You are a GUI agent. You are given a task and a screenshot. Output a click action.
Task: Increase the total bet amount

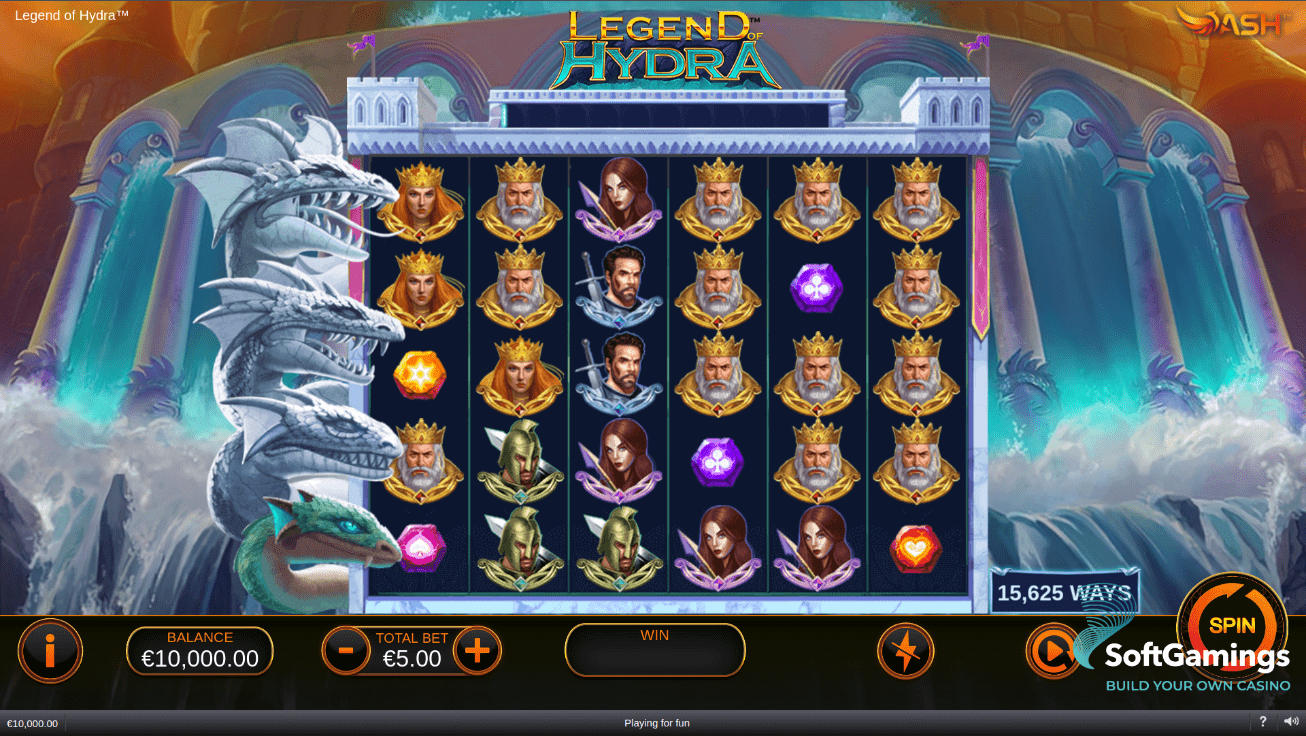[x=479, y=650]
